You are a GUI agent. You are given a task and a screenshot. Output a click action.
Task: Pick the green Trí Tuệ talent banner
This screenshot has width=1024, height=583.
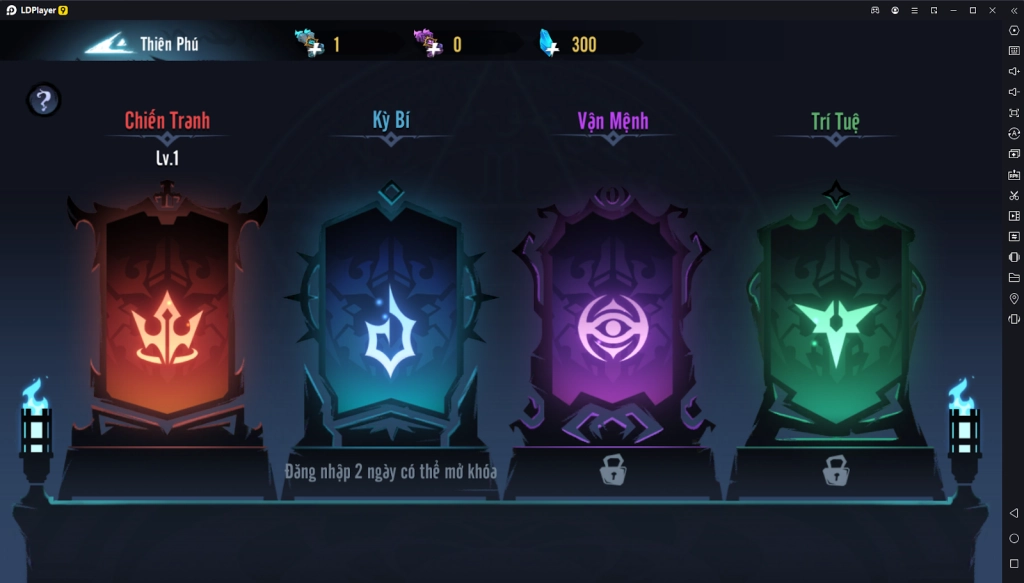pyautogui.click(x=835, y=318)
